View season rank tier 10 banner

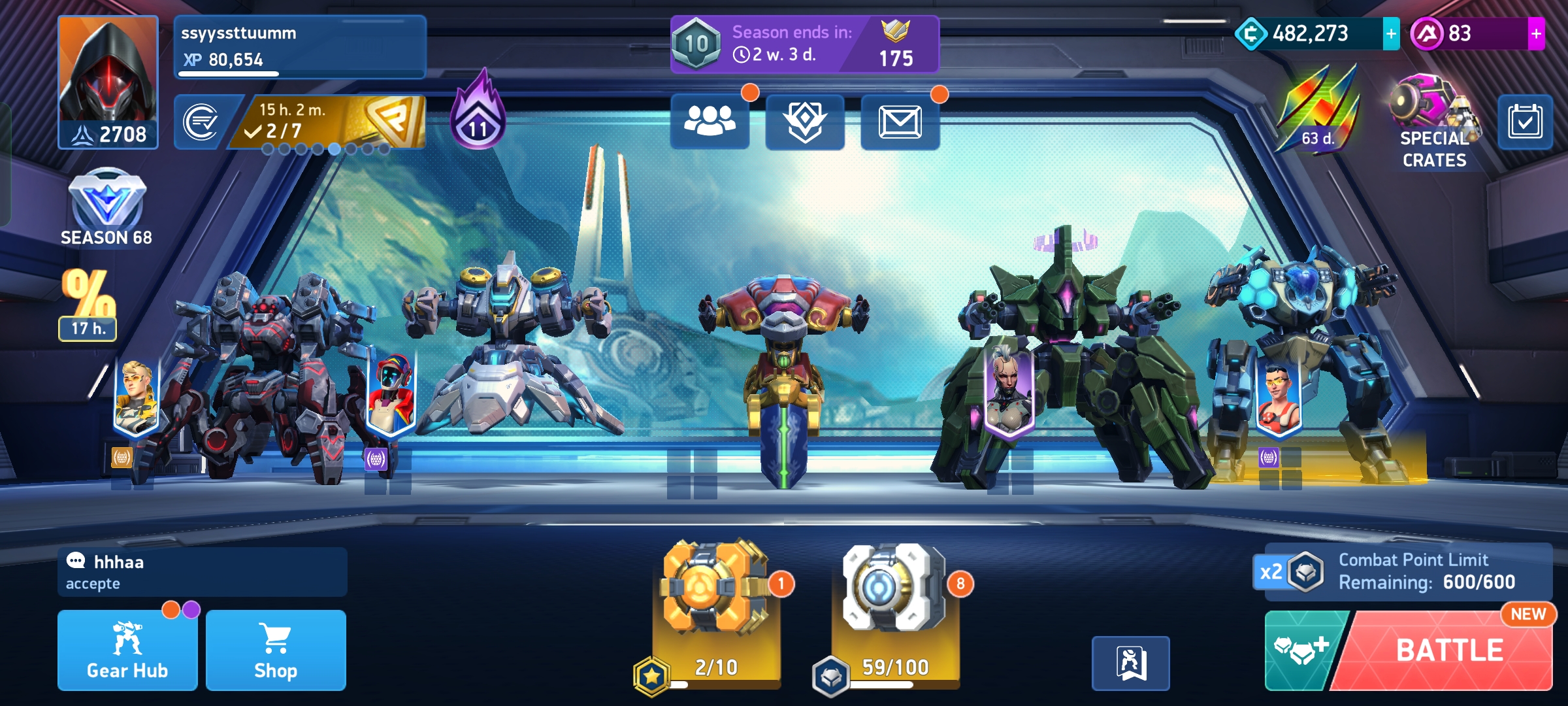click(804, 44)
